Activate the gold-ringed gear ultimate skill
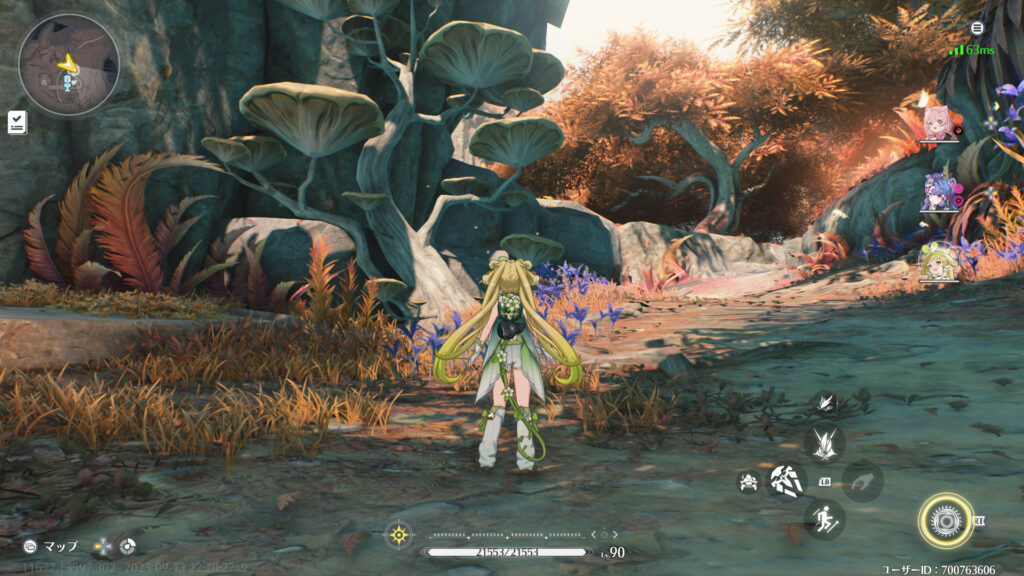 [941, 518]
